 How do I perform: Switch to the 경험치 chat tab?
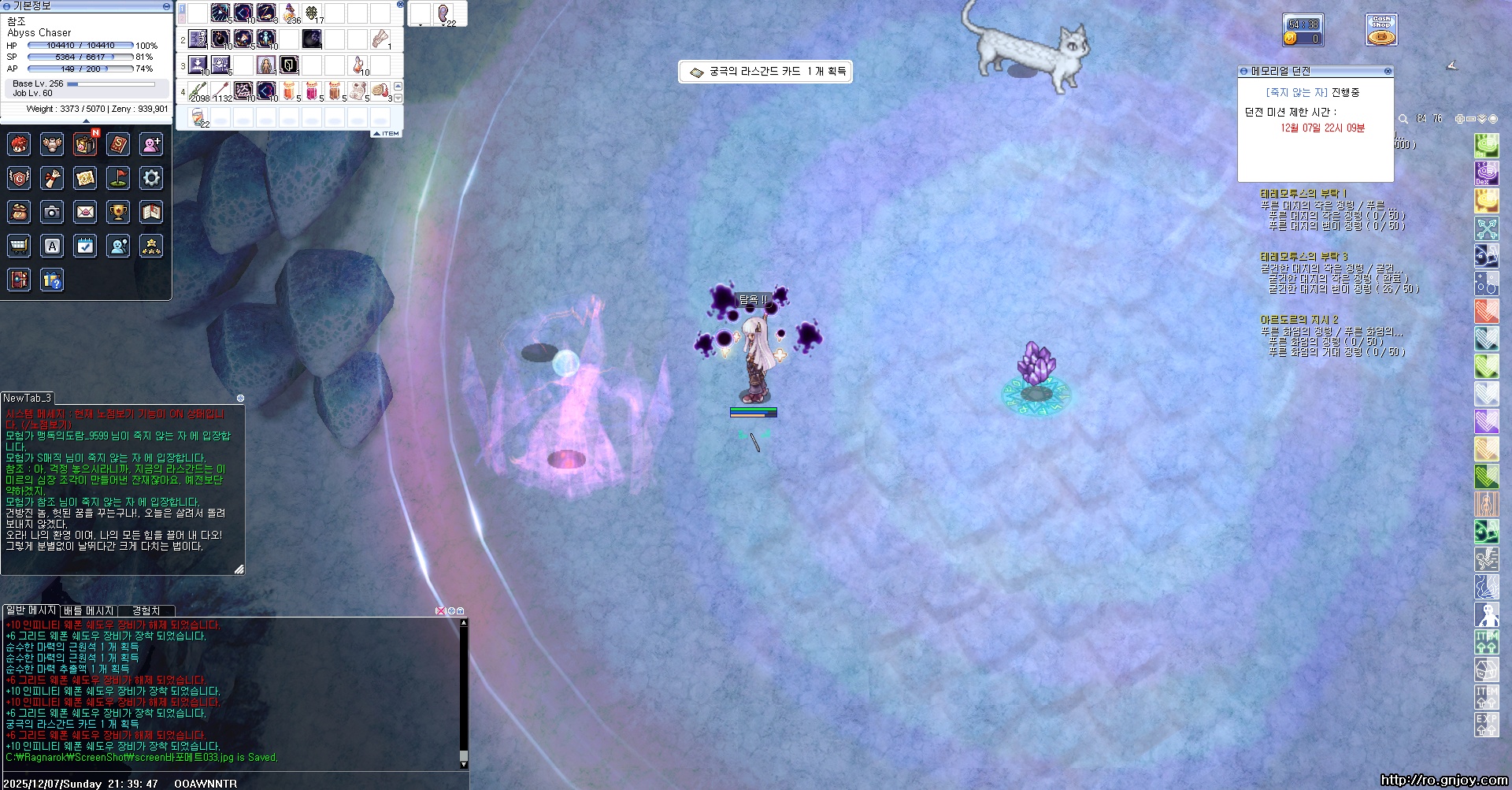coord(146,610)
